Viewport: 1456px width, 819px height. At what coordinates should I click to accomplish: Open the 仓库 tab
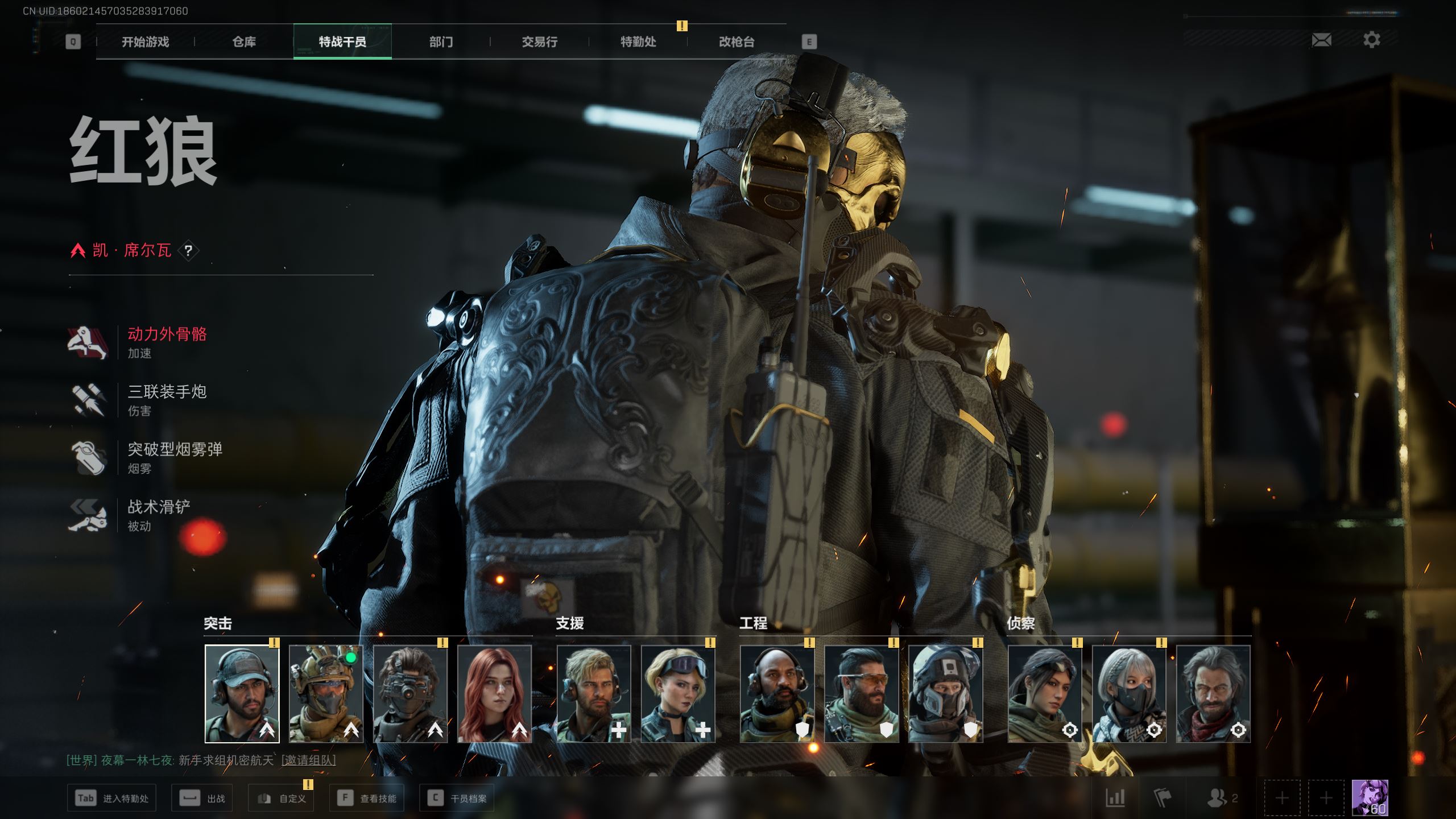pos(244,42)
